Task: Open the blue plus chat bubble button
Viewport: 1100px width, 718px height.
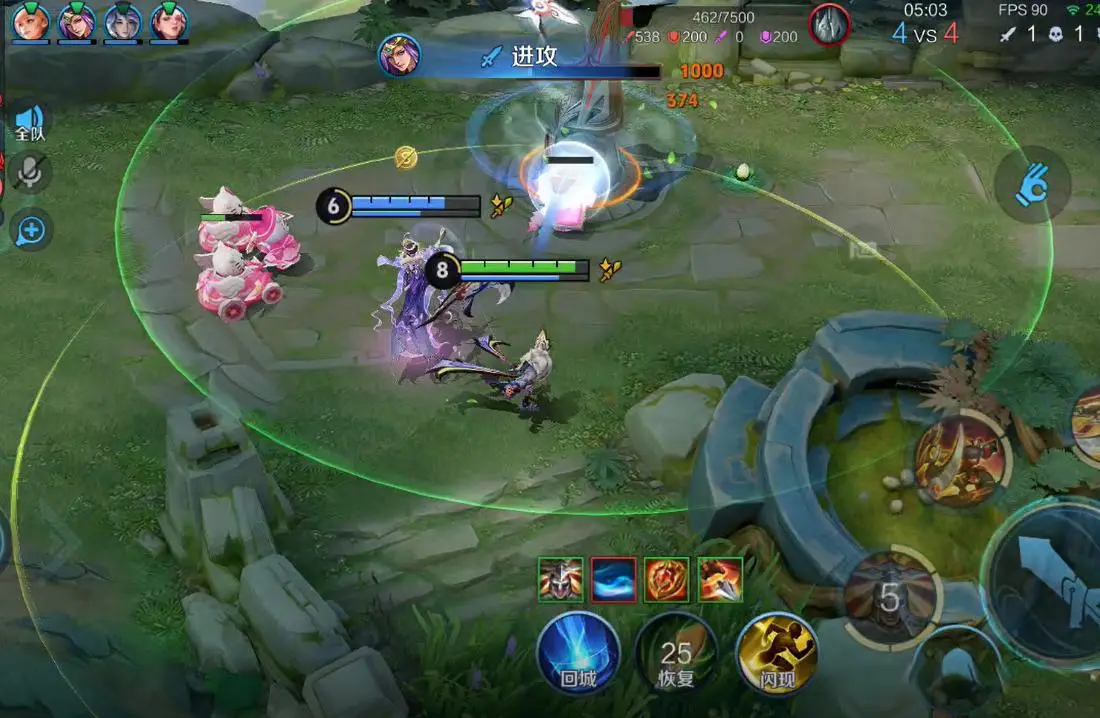Action: coord(31,231)
